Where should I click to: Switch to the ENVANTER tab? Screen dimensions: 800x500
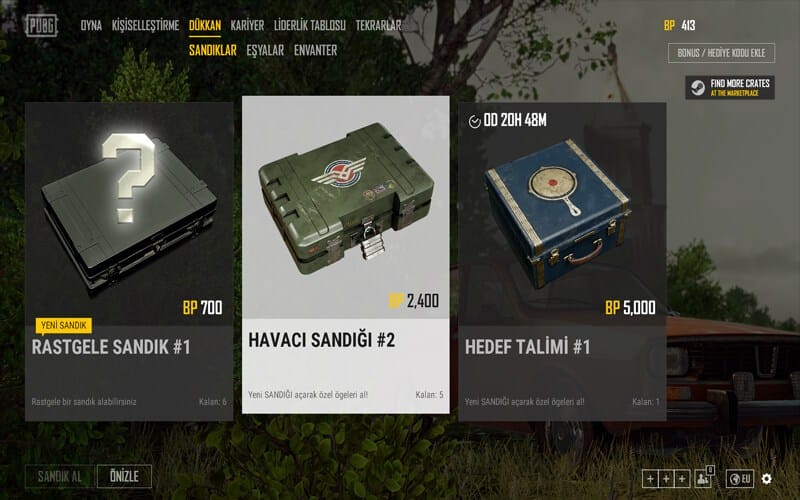pyautogui.click(x=315, y=50)
